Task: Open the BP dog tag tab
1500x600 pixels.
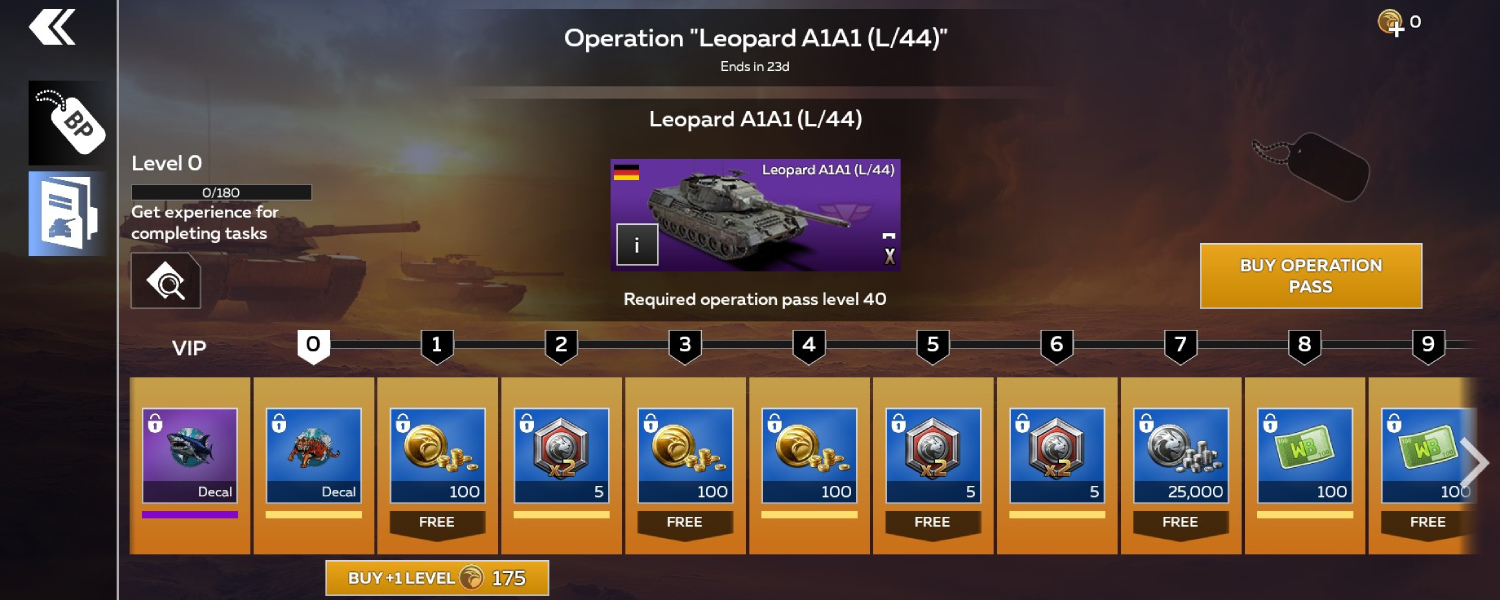Action: point(67,123)
